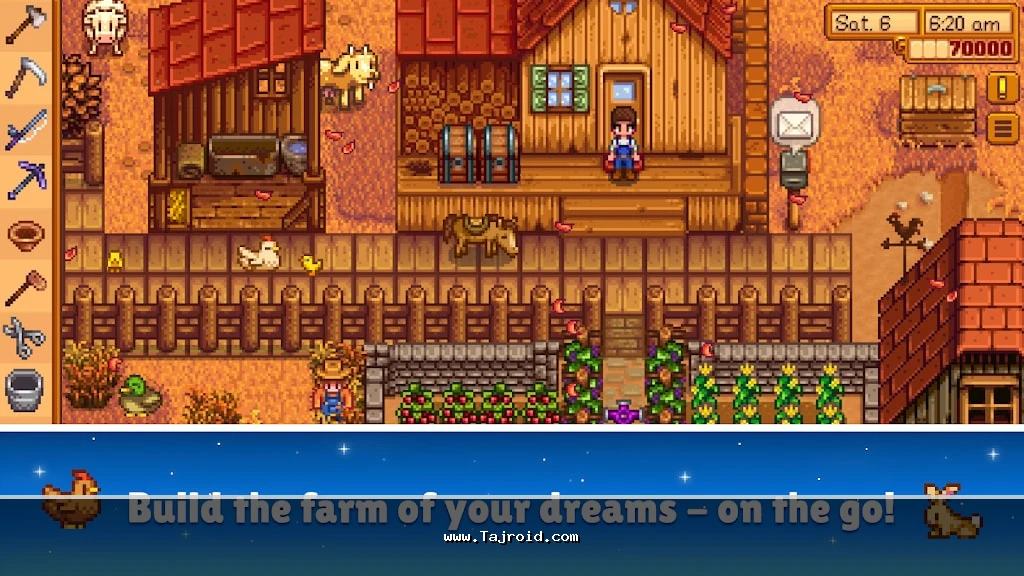Select the purple pickaxe tool
The image size is (1024, 576).
(x=26, y=181)
